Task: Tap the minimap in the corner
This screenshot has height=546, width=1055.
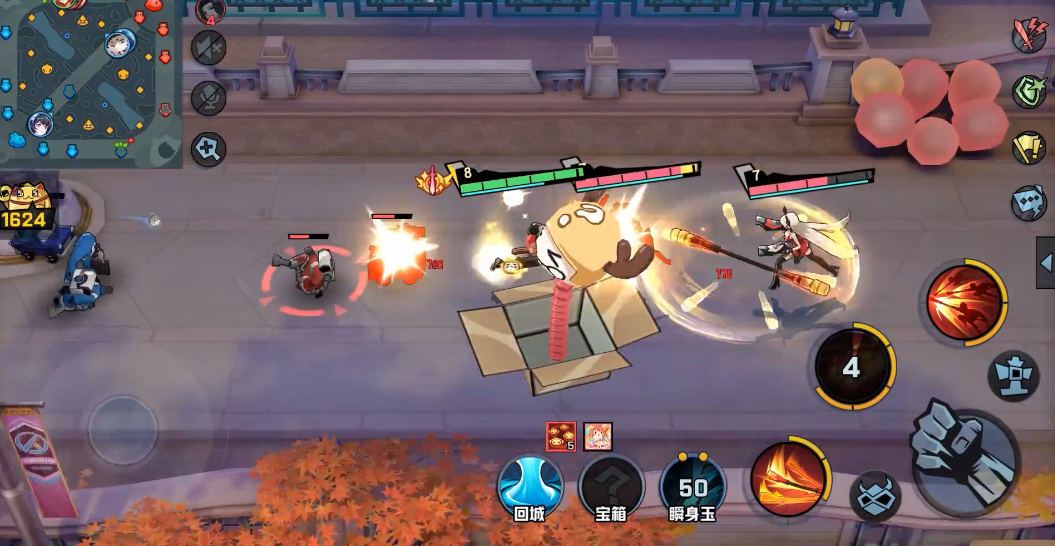Action: pos(90,82)
